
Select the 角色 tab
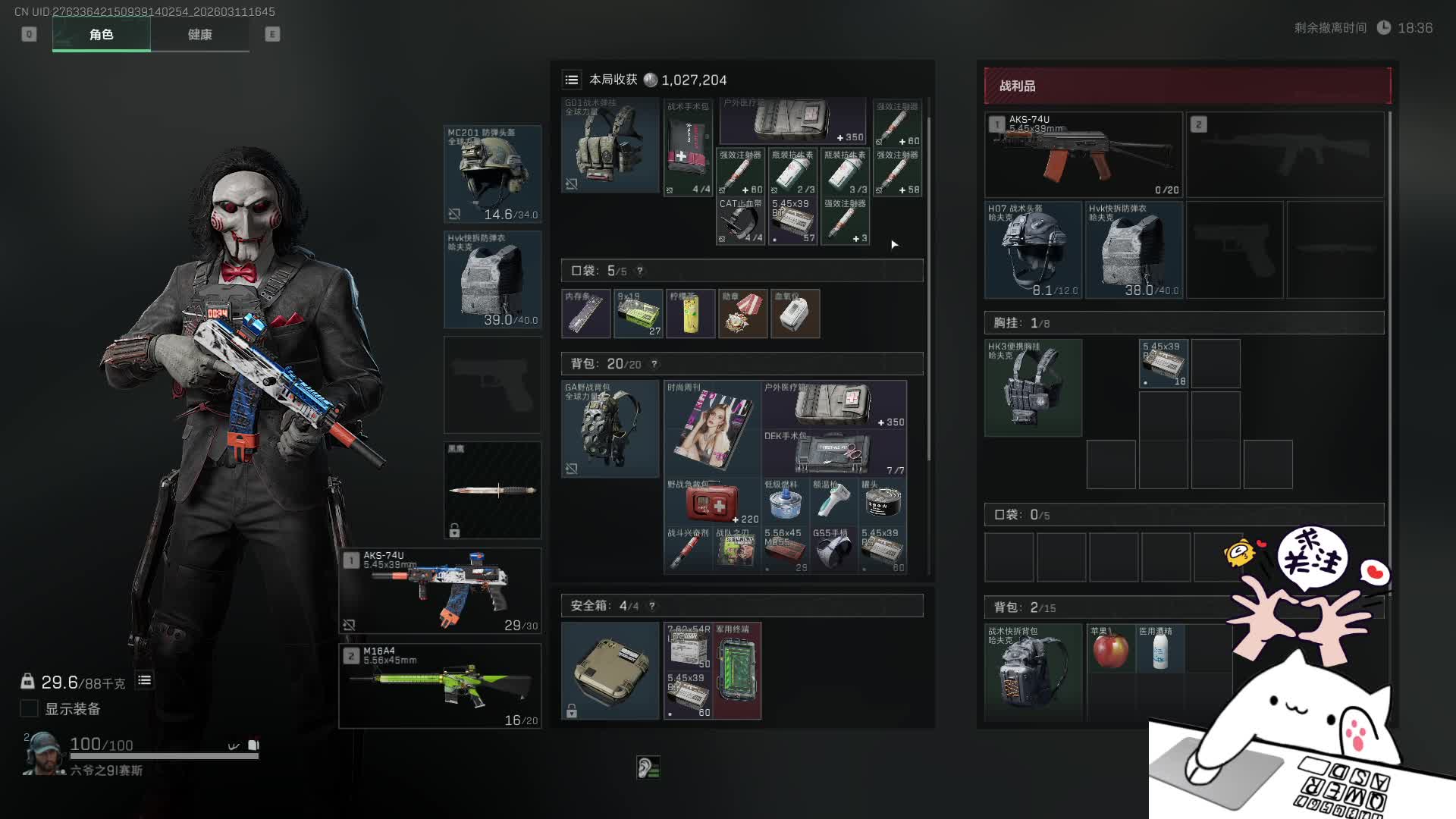click(101, 34)
